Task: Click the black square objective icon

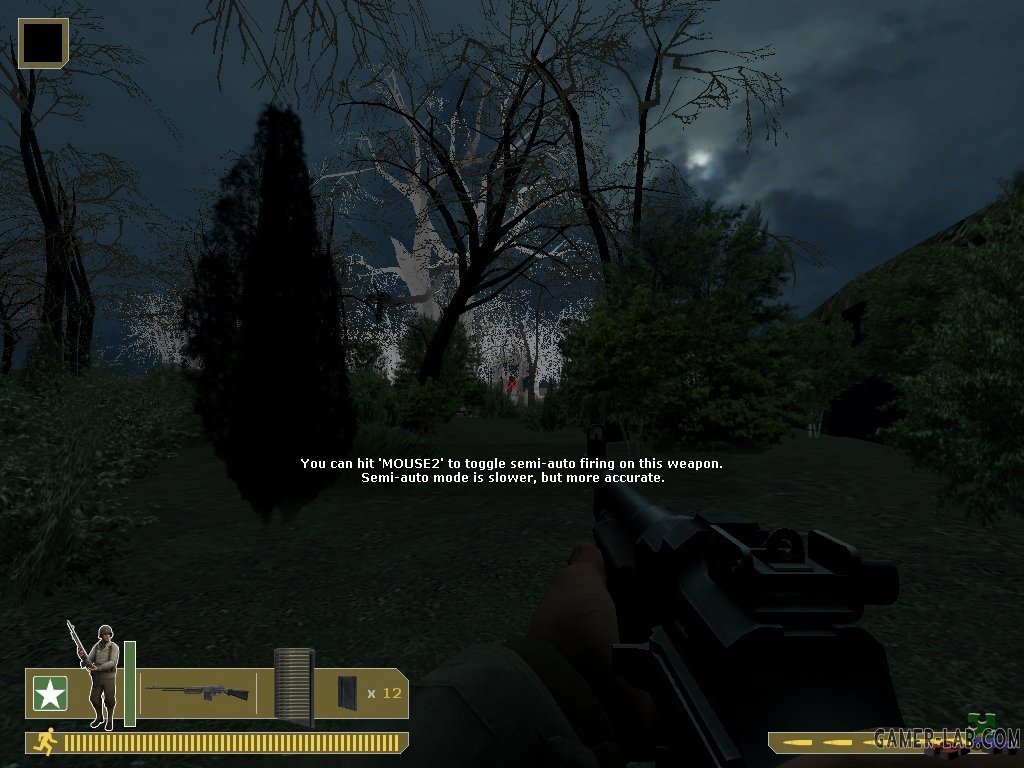Action: (43, 43)
